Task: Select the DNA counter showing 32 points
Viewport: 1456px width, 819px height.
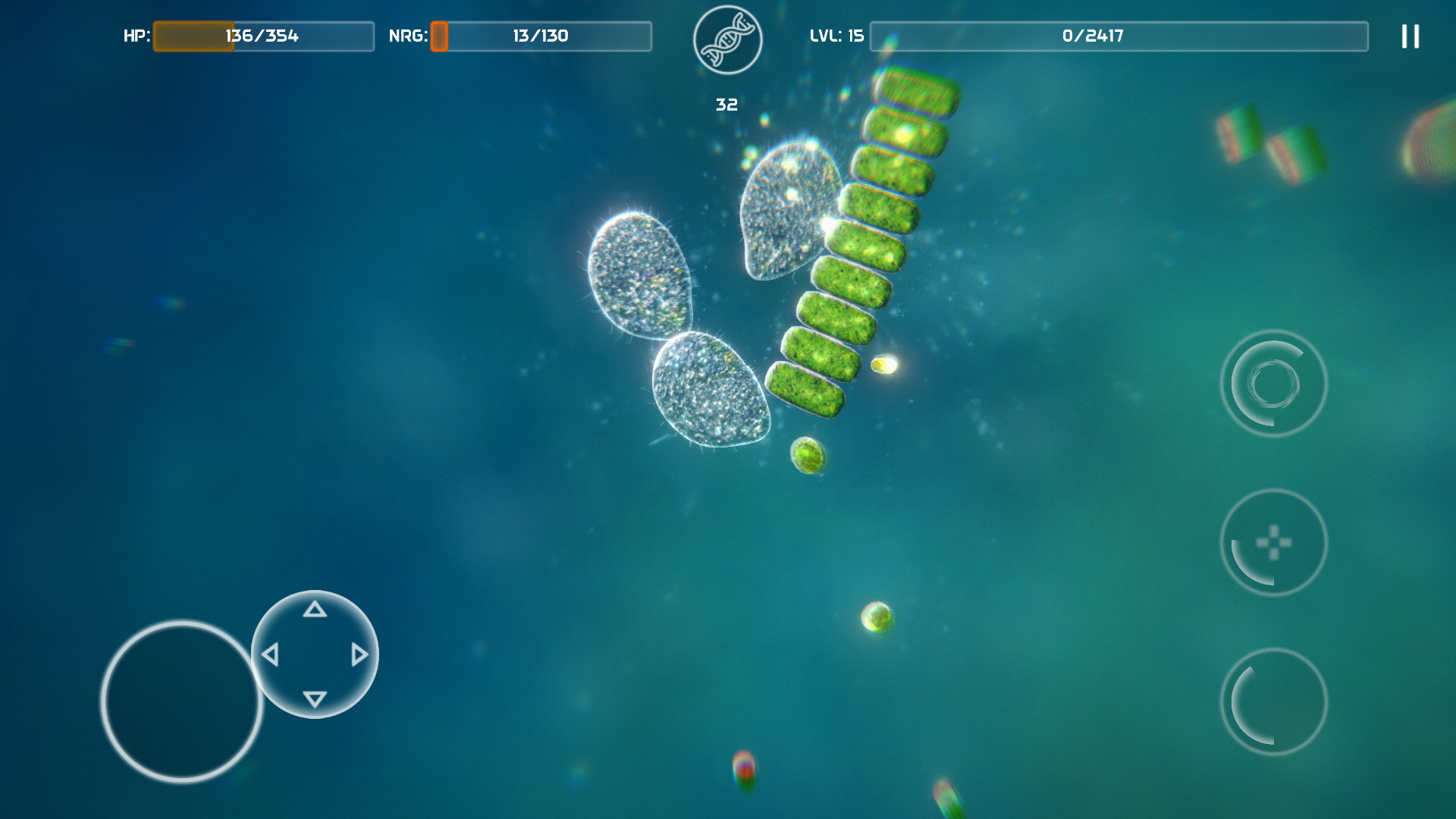Action: 726,104
